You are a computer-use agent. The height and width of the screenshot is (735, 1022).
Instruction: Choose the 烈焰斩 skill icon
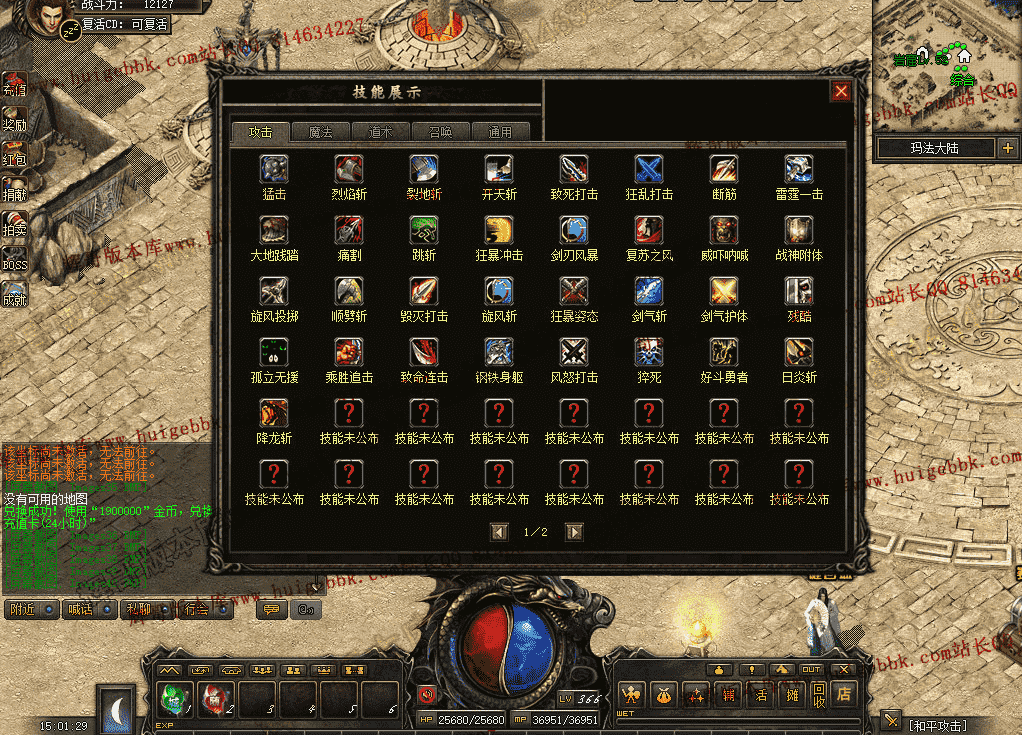pyautogui.click(x=349, y=168)
